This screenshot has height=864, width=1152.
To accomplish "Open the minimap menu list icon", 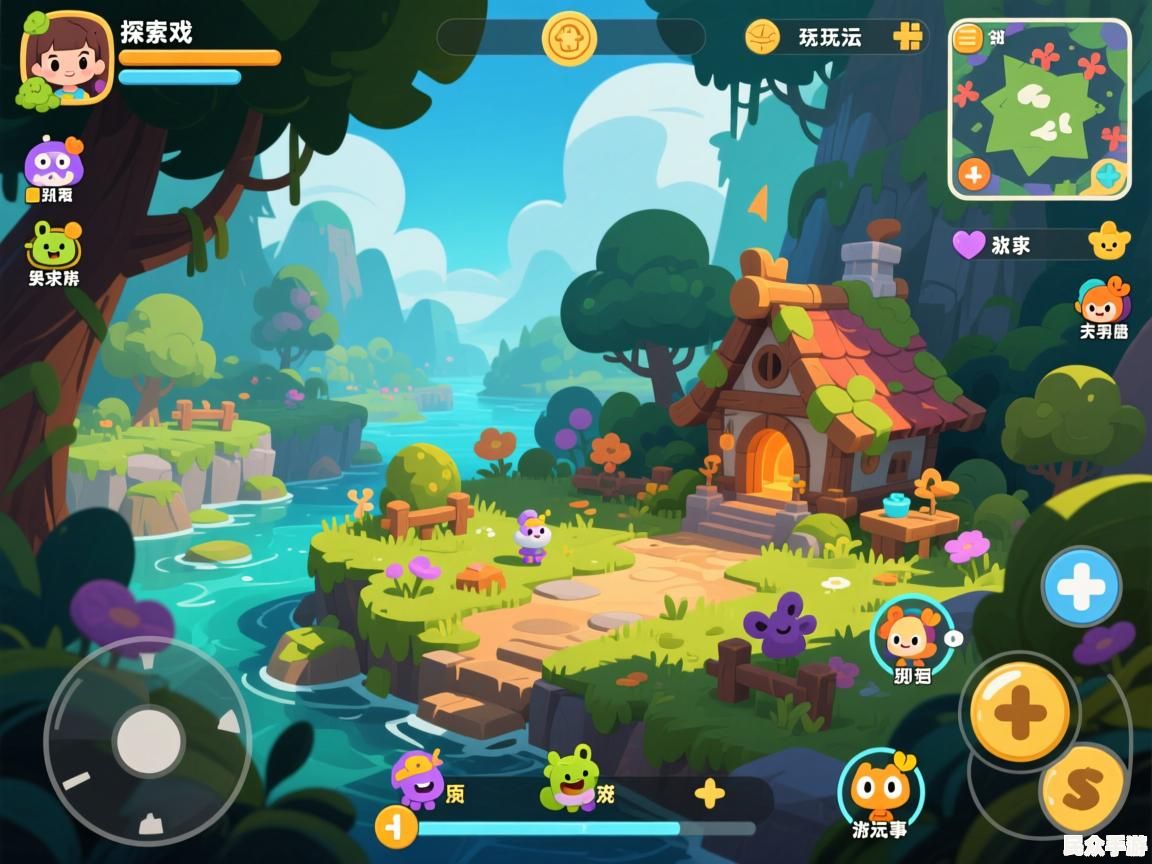I will coord(967,38).
